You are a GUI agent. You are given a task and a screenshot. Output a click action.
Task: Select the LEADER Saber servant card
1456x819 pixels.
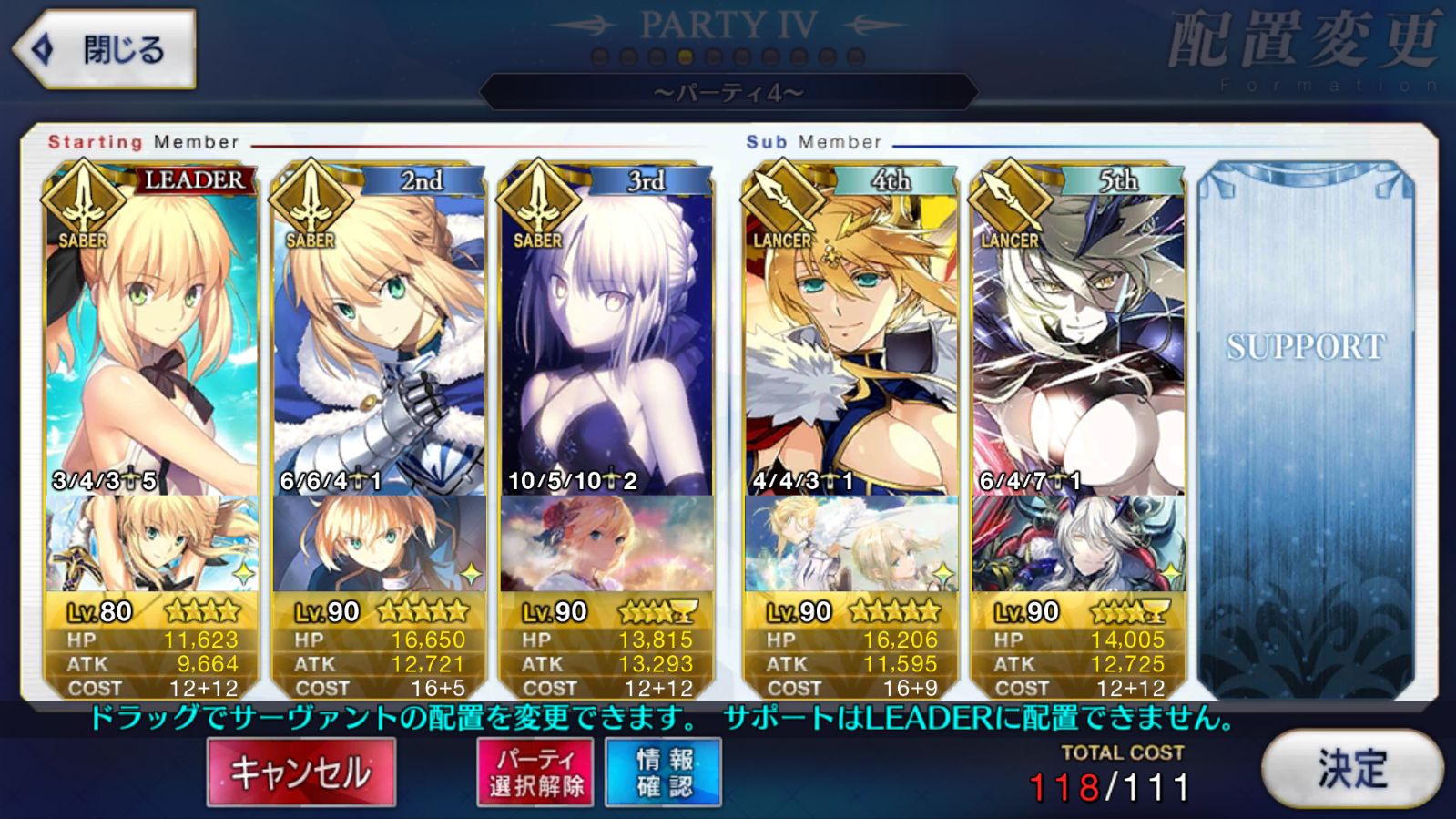151,346
